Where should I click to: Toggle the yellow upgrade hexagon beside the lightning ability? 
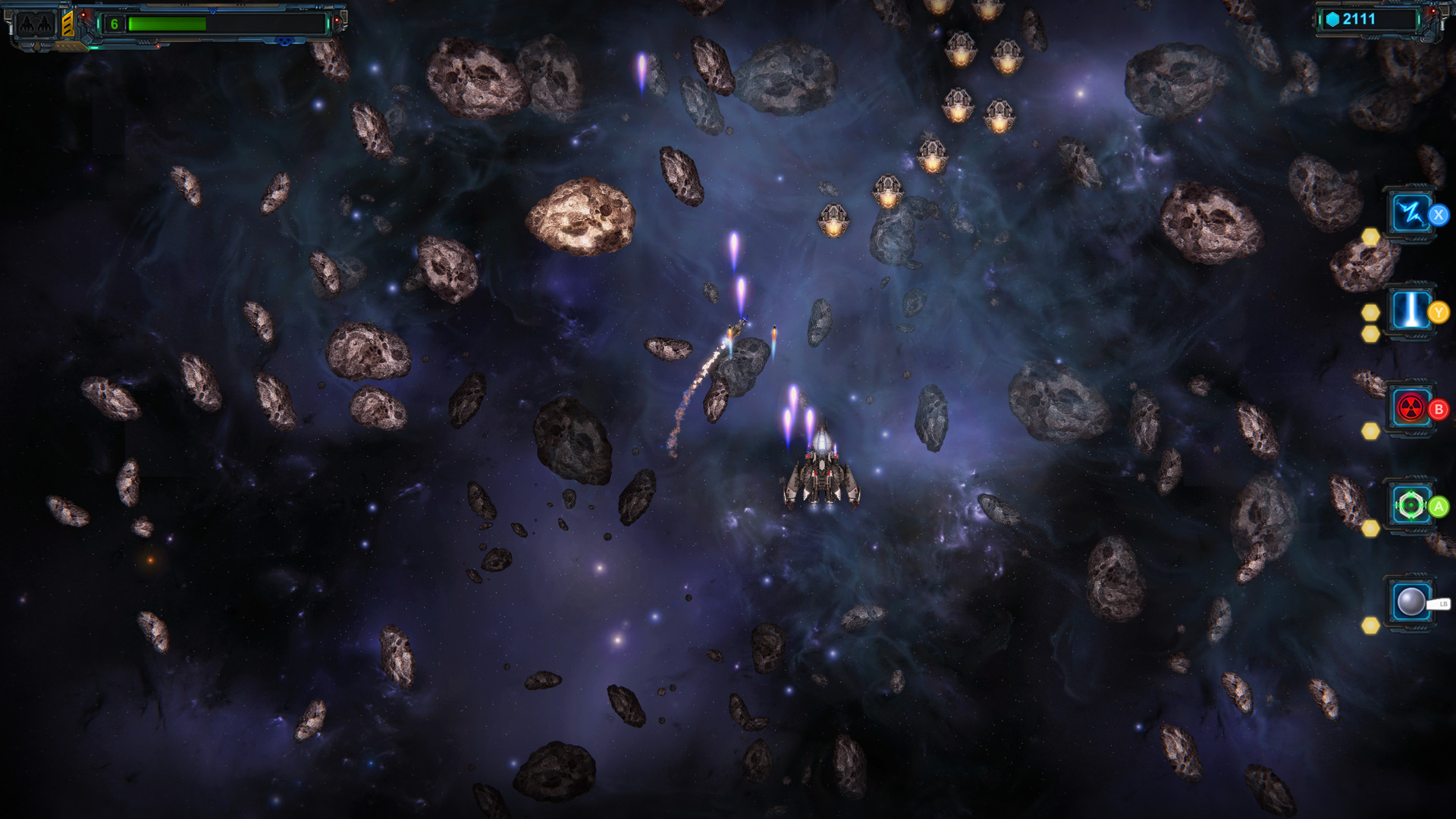(1371, 237)
